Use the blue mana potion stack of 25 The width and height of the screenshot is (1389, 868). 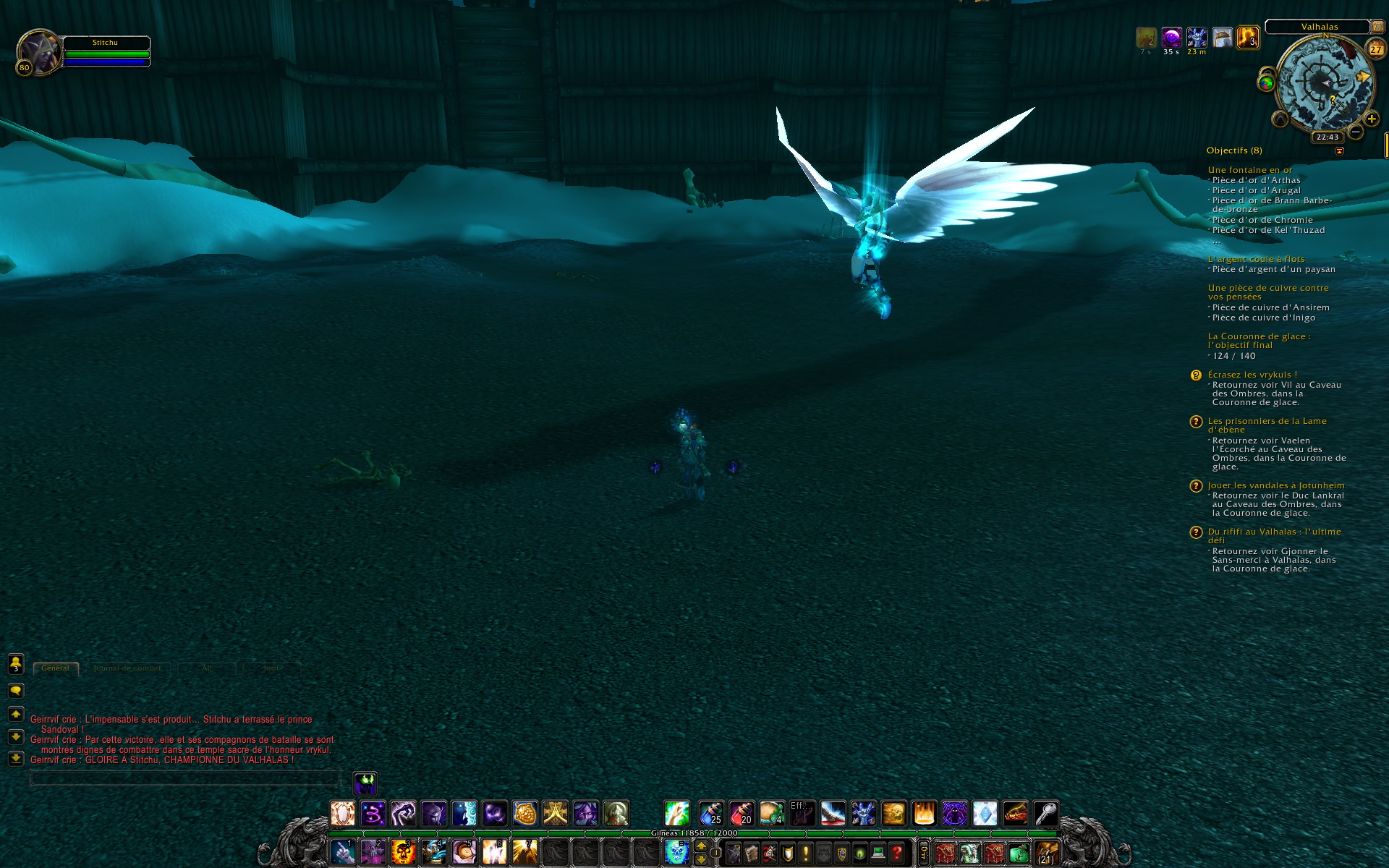tap(710, 813)
